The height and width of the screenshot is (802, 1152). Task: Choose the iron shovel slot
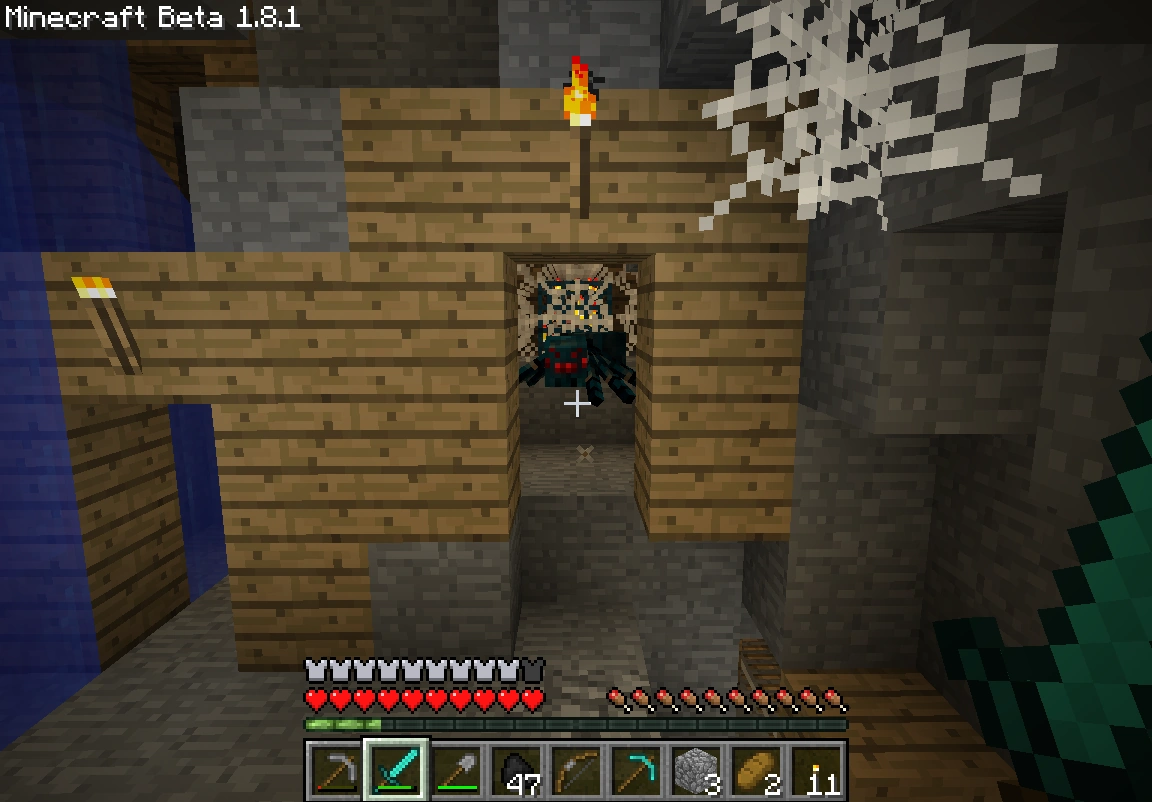pos(456,772)
